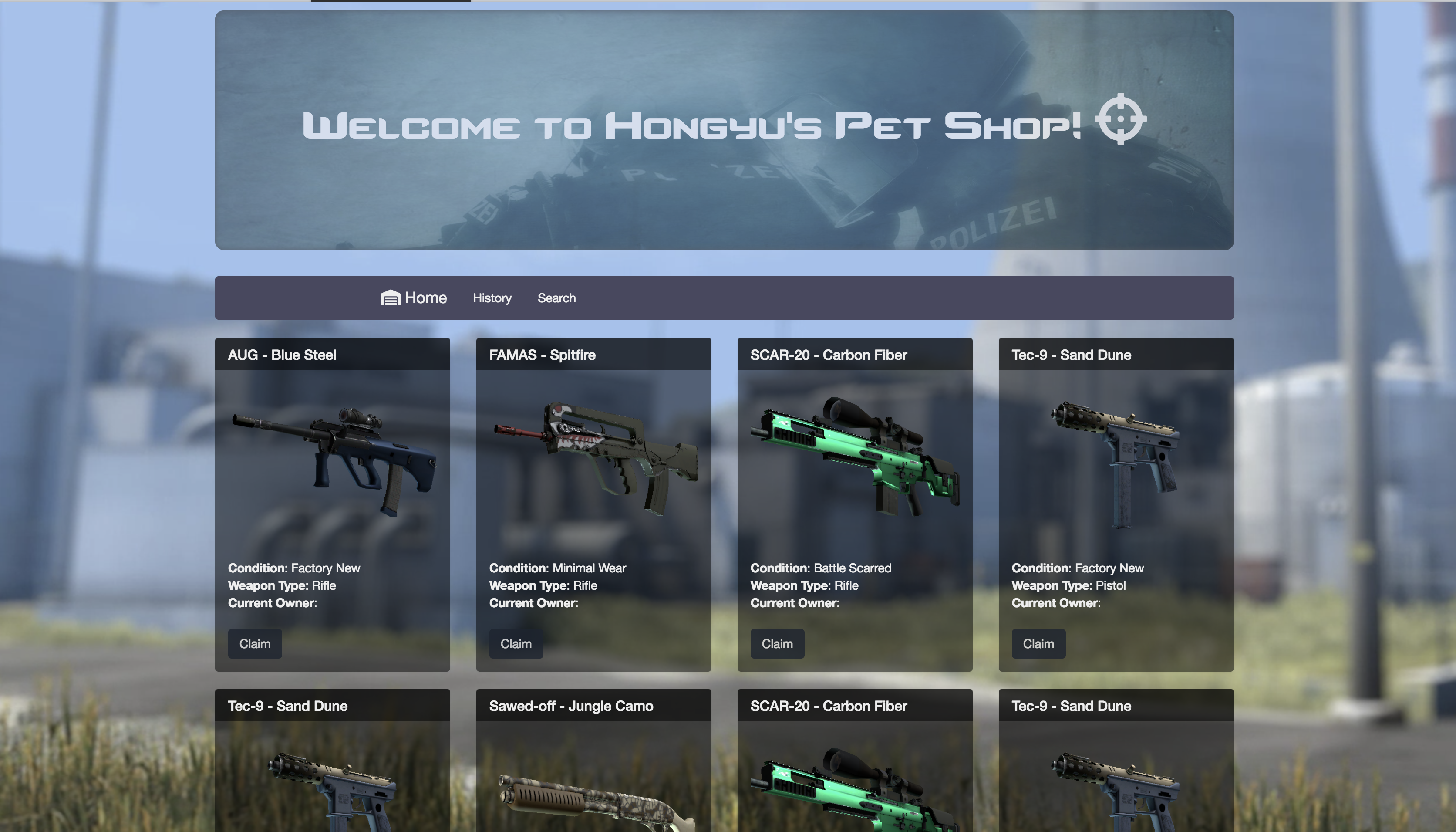1456x832 pixels.
Task: Go to the Home page link
Action: (x=414, y=298)
